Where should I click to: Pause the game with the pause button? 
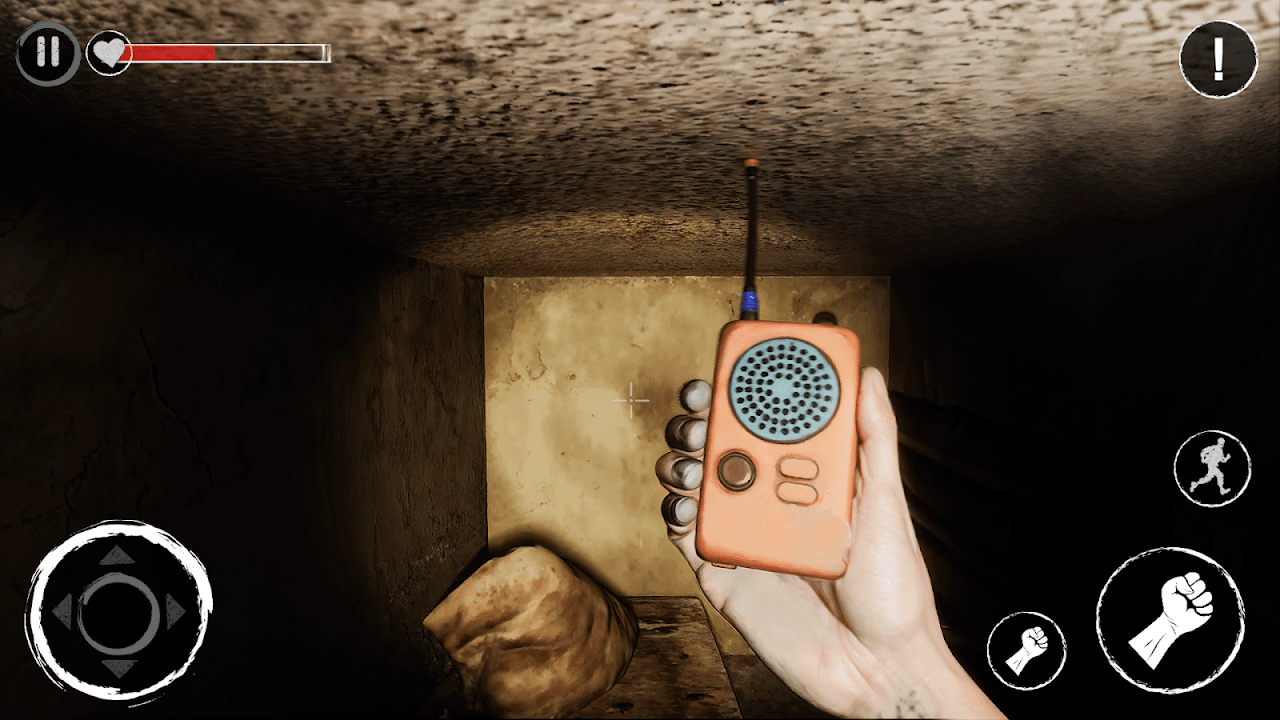47,53
